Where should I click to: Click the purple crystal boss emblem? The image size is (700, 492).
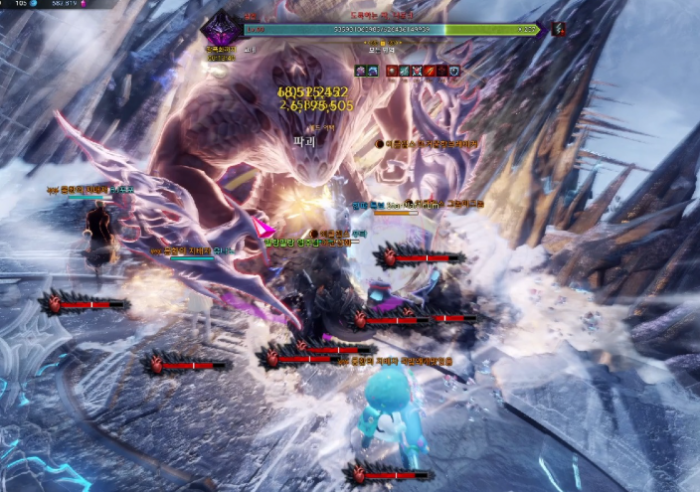(221, 29)
